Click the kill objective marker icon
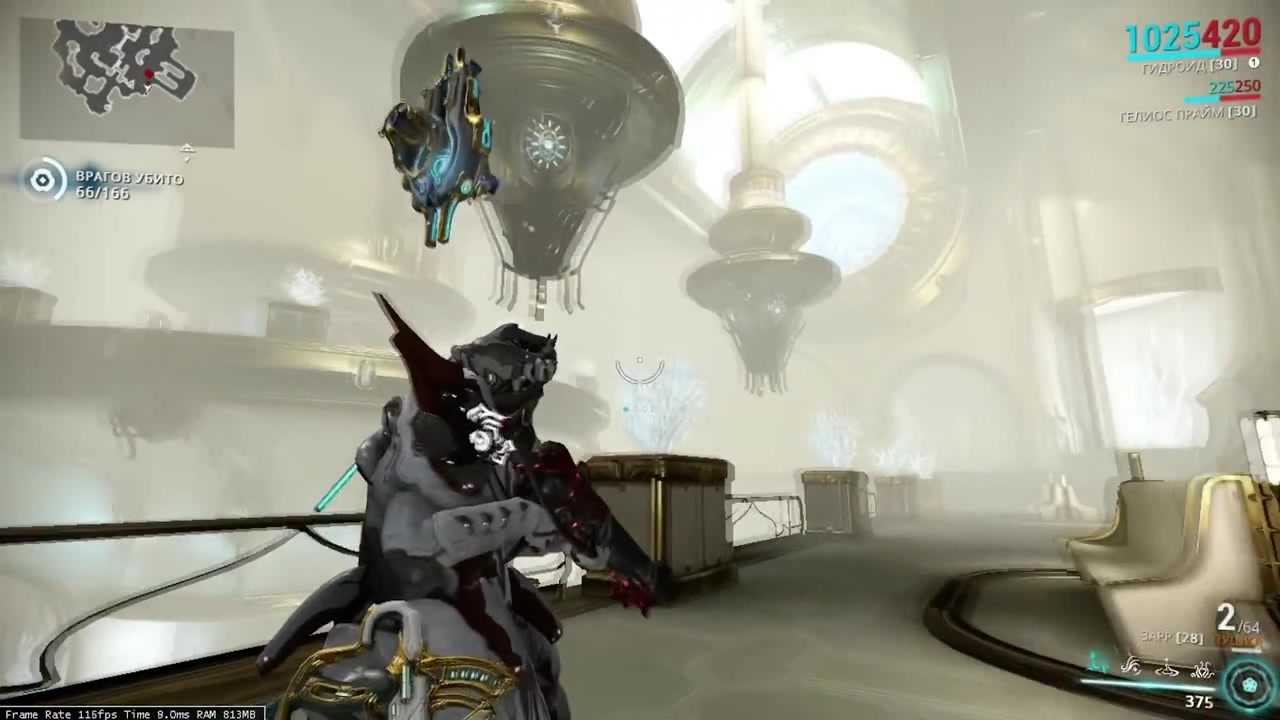Screen dimensions: 1280x720 42,180
